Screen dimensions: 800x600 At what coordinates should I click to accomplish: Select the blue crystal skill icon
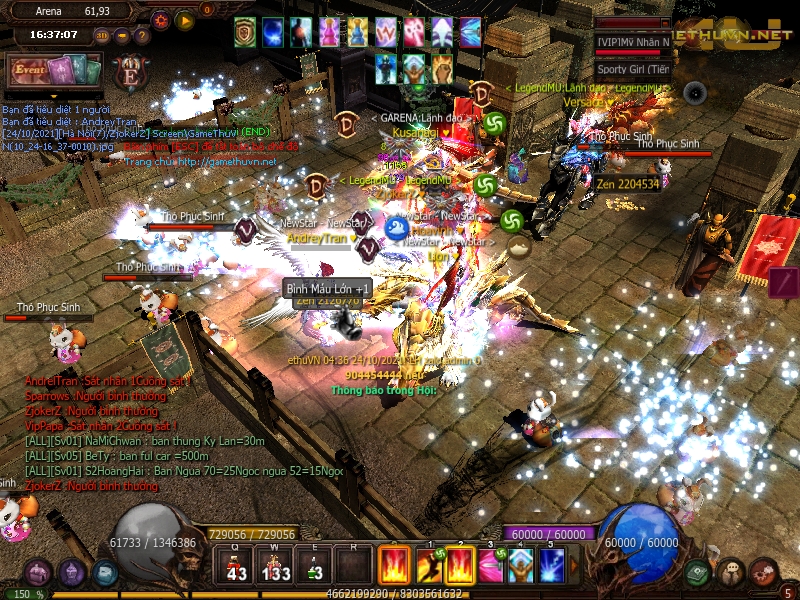521,566
